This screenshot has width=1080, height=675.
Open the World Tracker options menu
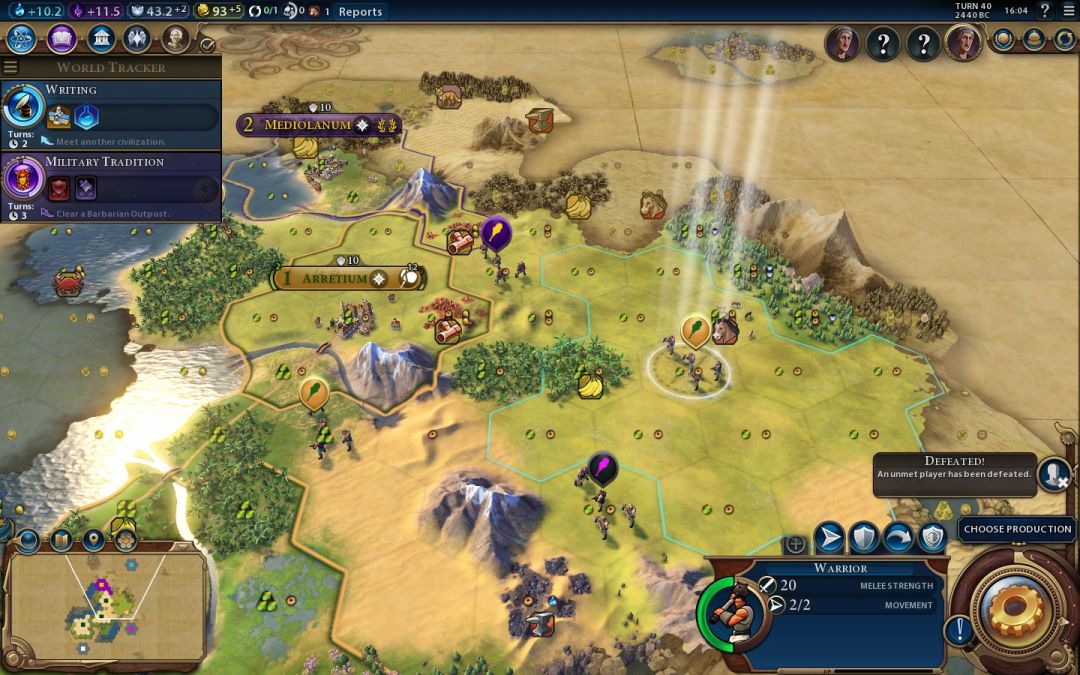coord(11,67)
